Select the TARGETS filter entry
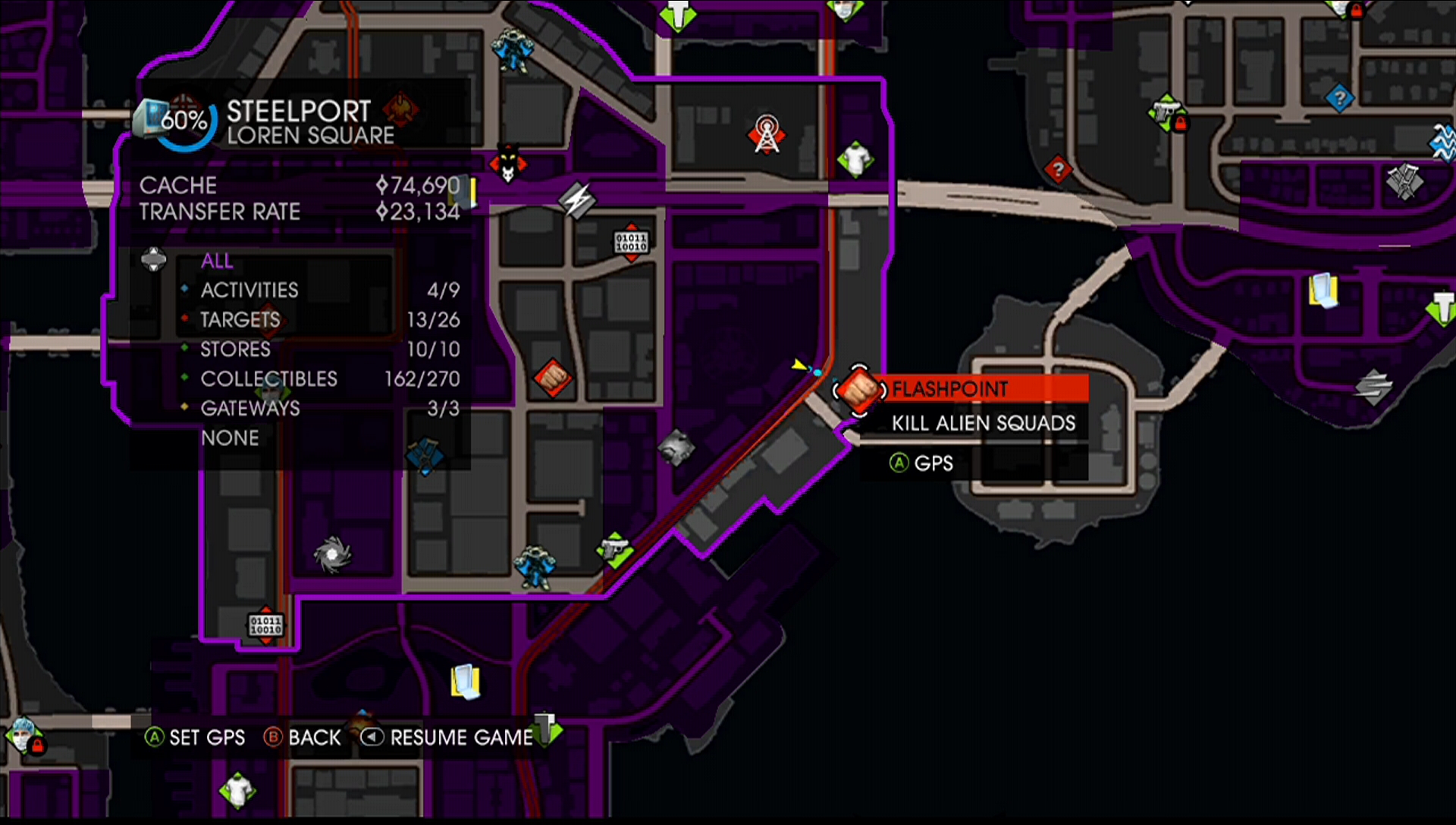Image resolution: width=1456 pixels, height=825 pixels. coord(239,320)
